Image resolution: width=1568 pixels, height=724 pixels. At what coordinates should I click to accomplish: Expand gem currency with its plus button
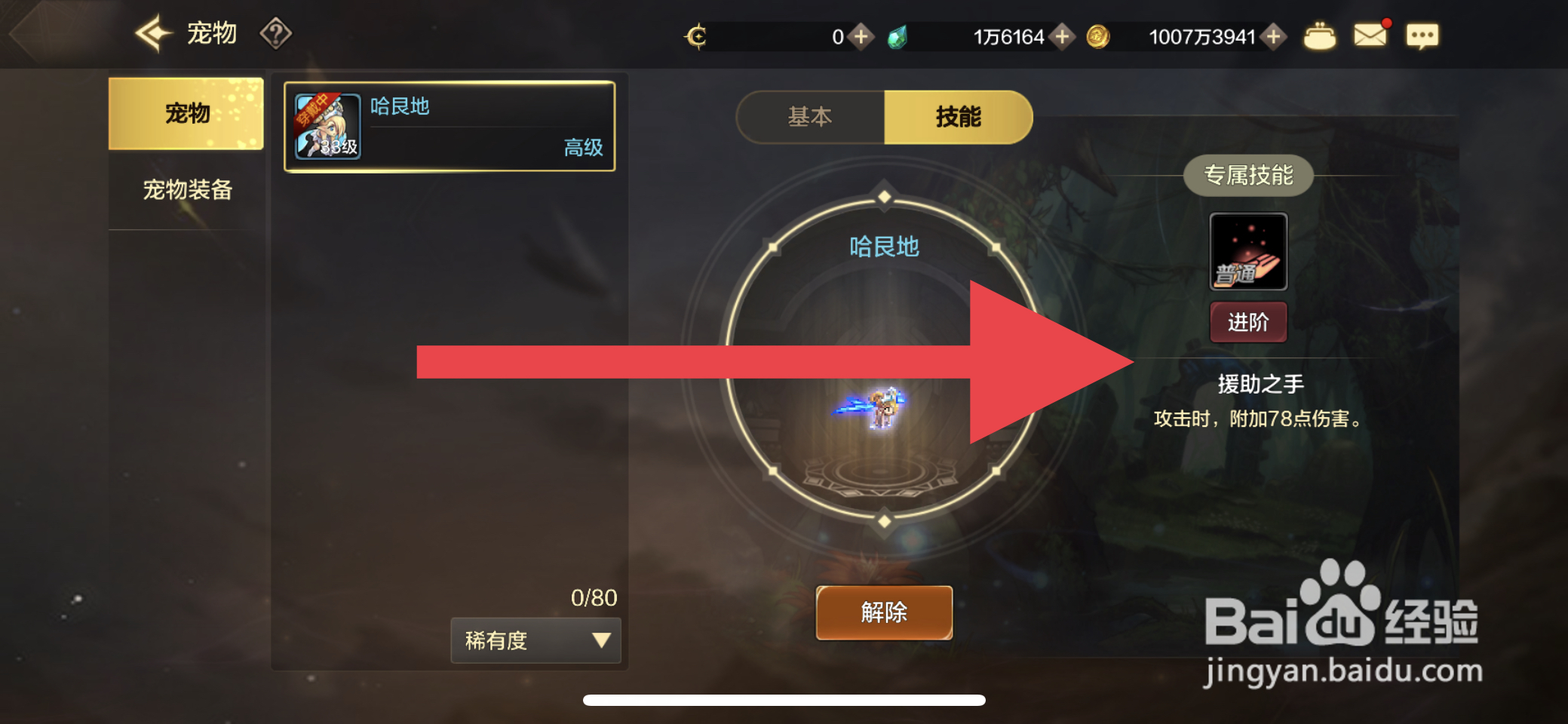pos(1062,35)
